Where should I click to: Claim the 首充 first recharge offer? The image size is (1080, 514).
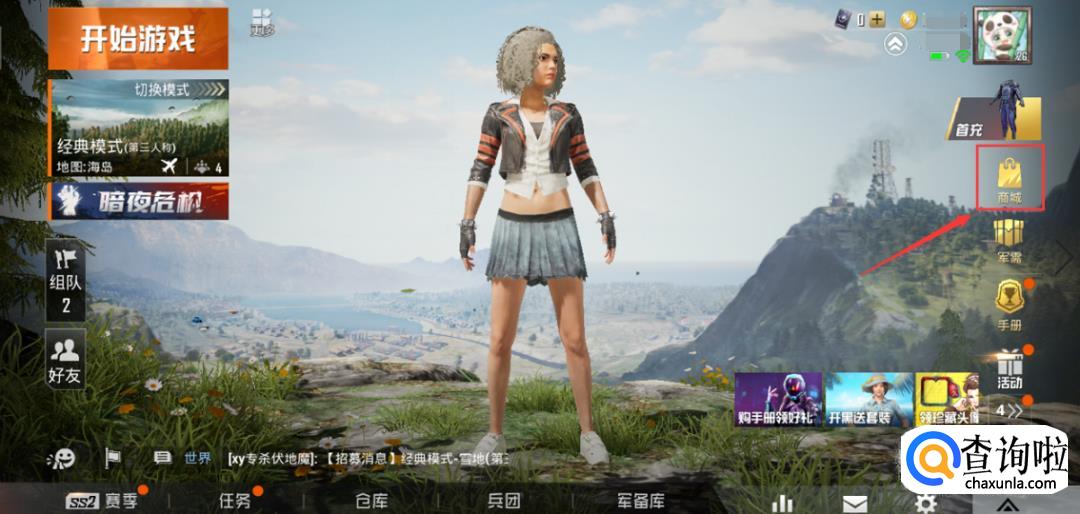coord(996,118)
